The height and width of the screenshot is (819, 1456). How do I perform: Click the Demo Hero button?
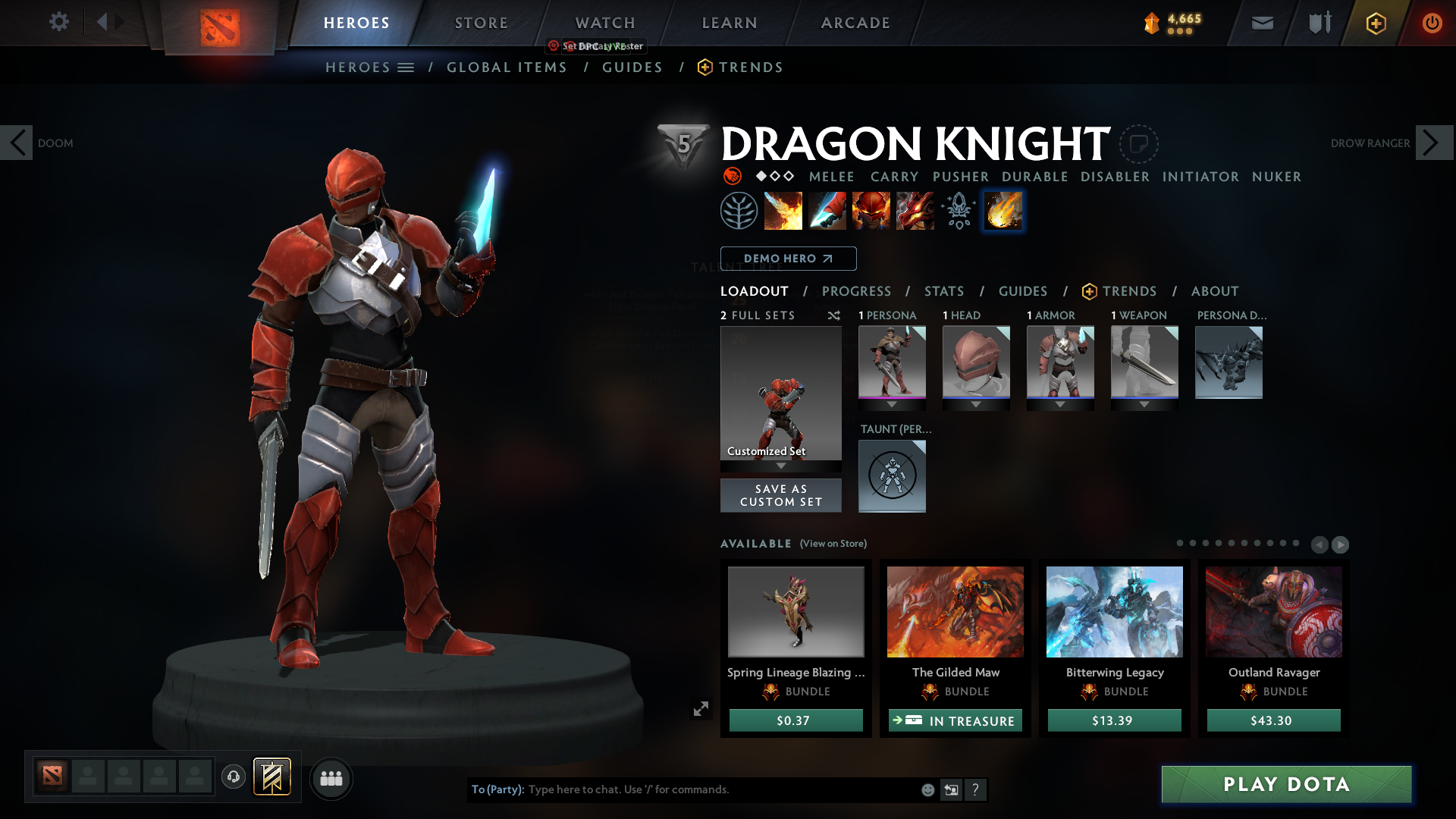pyautogui.click(x=788, y=259)
